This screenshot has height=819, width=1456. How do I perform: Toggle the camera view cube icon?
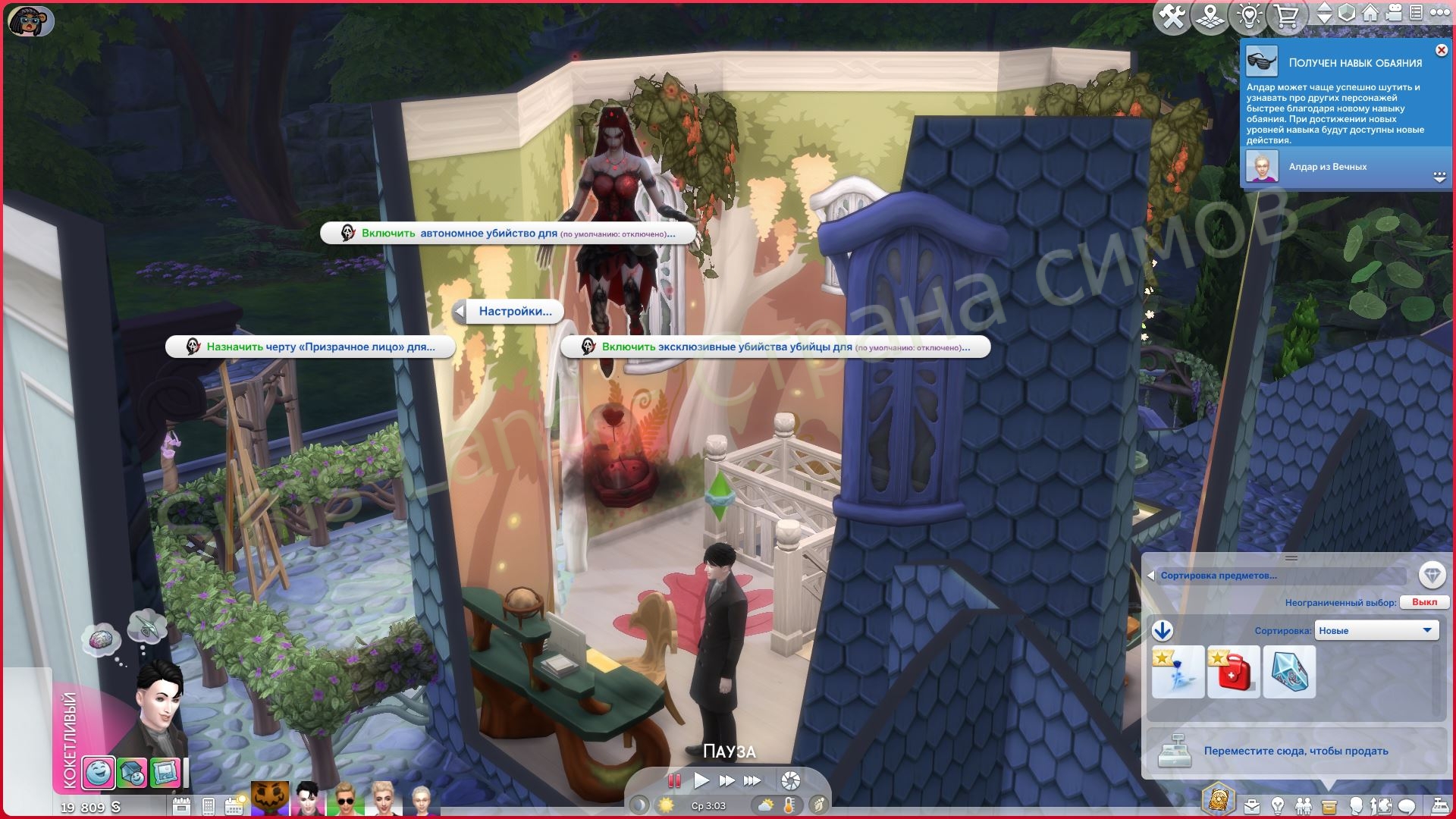(x=1347, y=13)
